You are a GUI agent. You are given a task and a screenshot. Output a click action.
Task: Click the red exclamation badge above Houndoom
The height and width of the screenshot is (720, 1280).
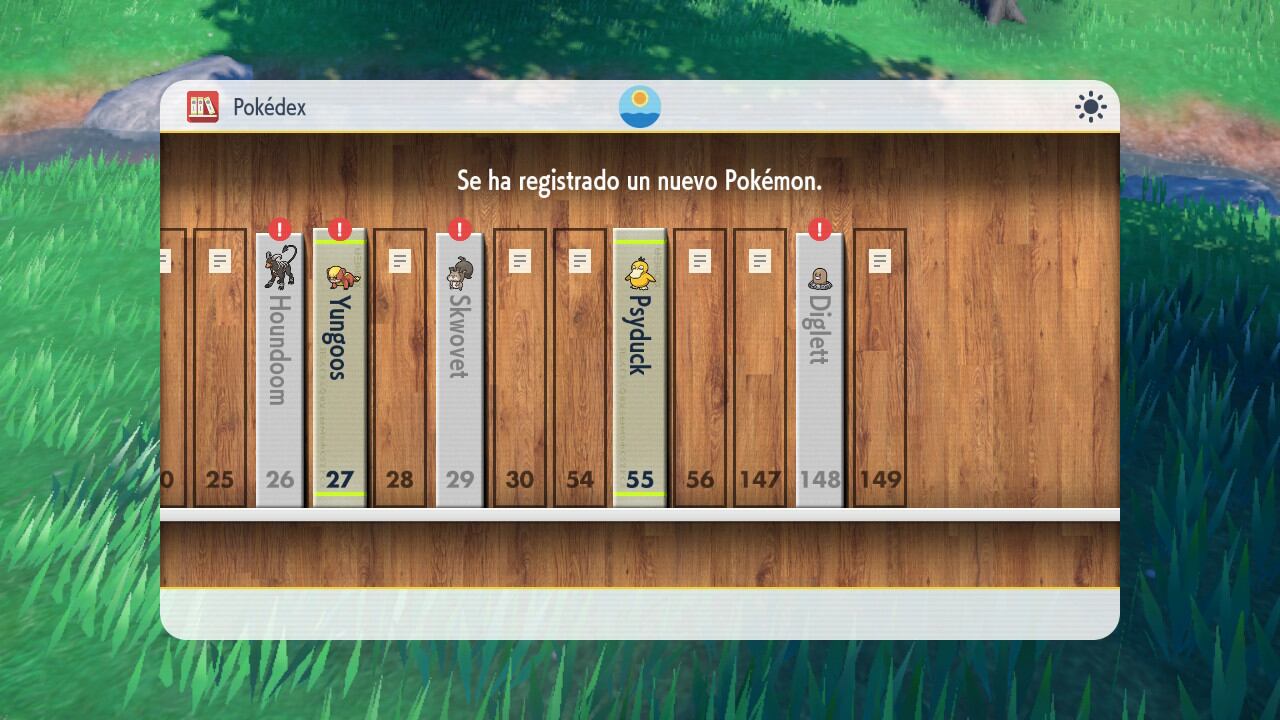click(x=279, y=228)
